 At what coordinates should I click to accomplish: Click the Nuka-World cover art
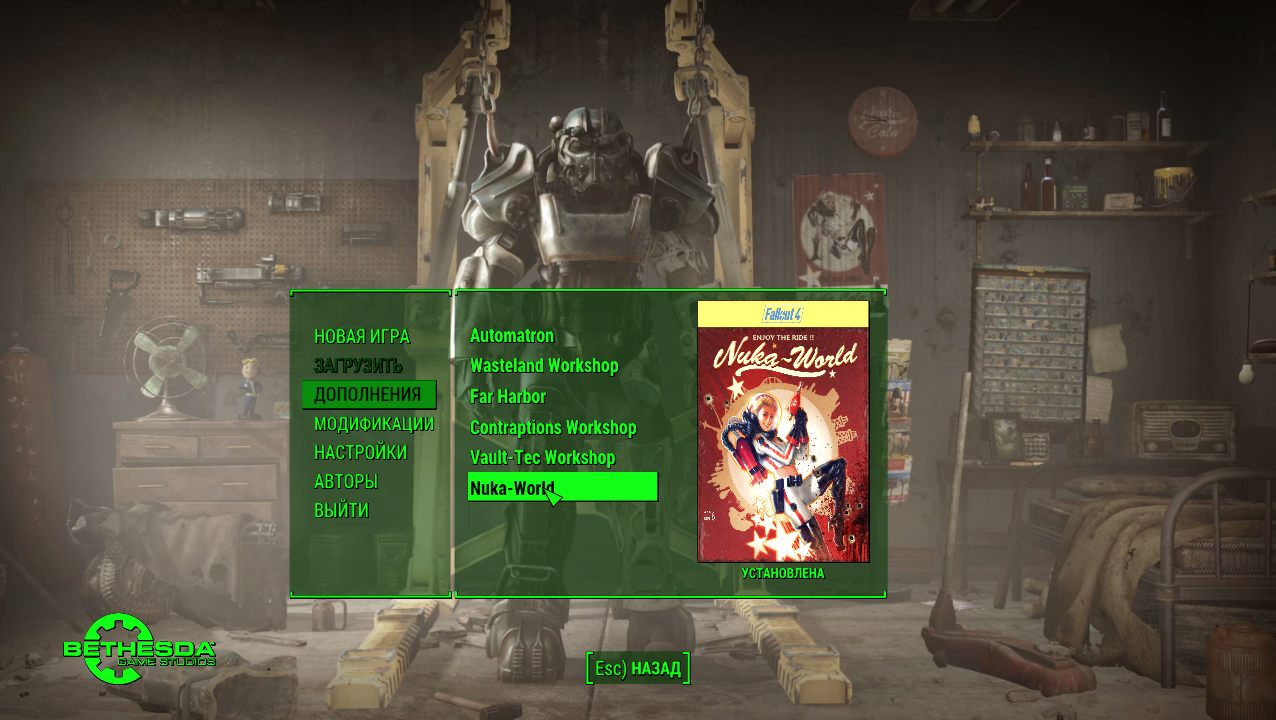[783, 432]
